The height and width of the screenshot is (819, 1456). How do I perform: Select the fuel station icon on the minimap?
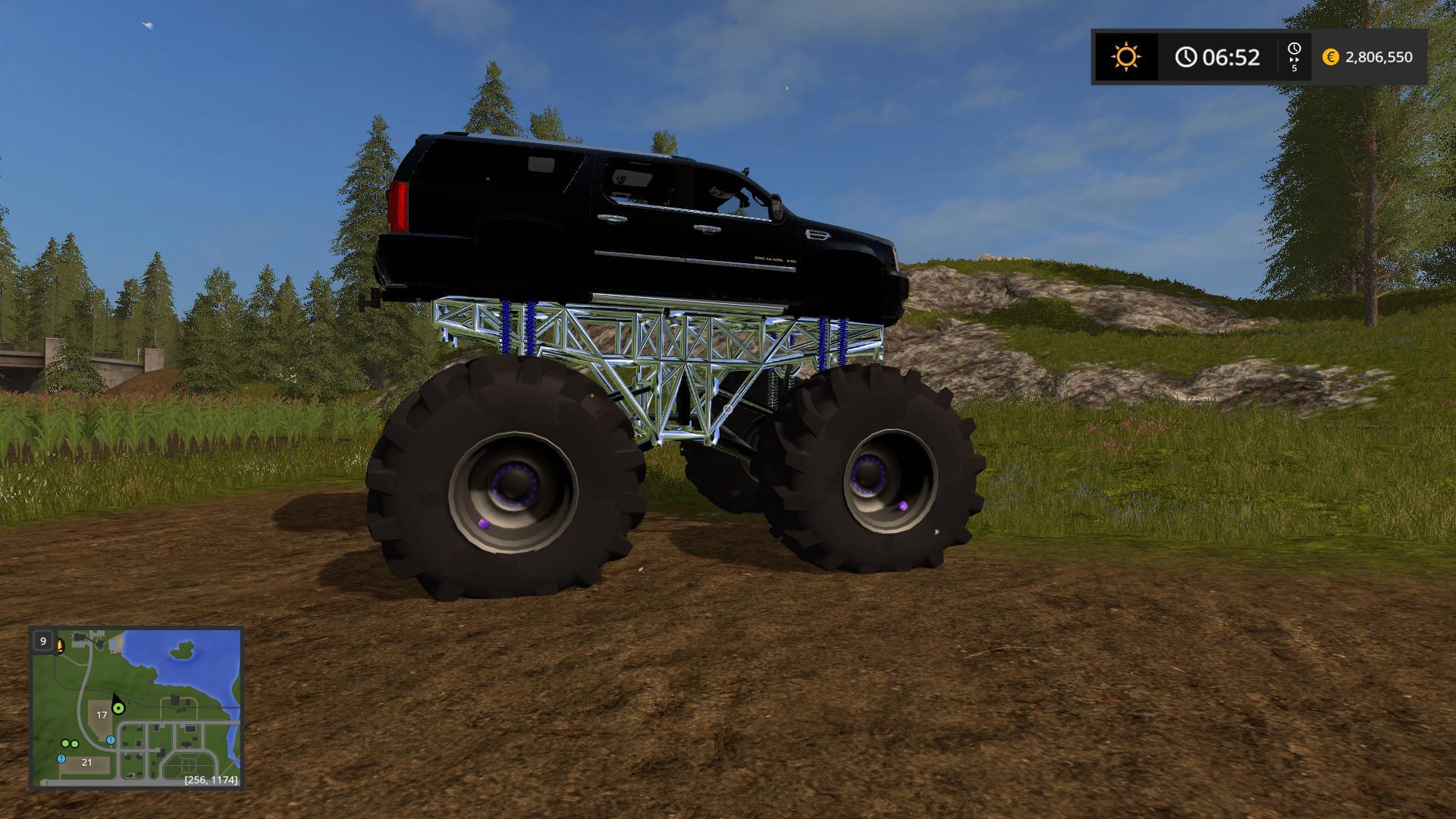click(x=59, y=645)
